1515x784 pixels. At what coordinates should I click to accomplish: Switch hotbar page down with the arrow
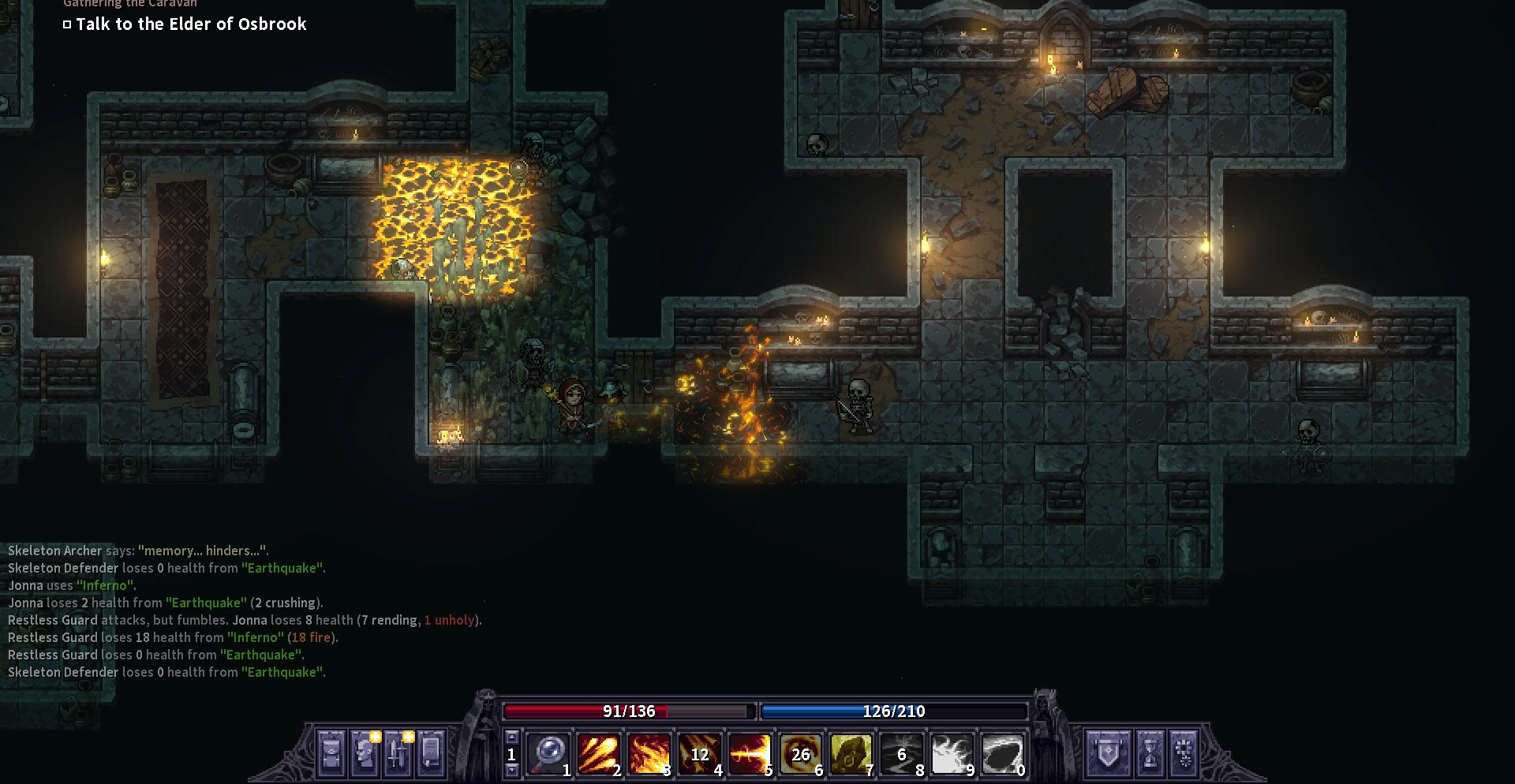tap(511, 770)
